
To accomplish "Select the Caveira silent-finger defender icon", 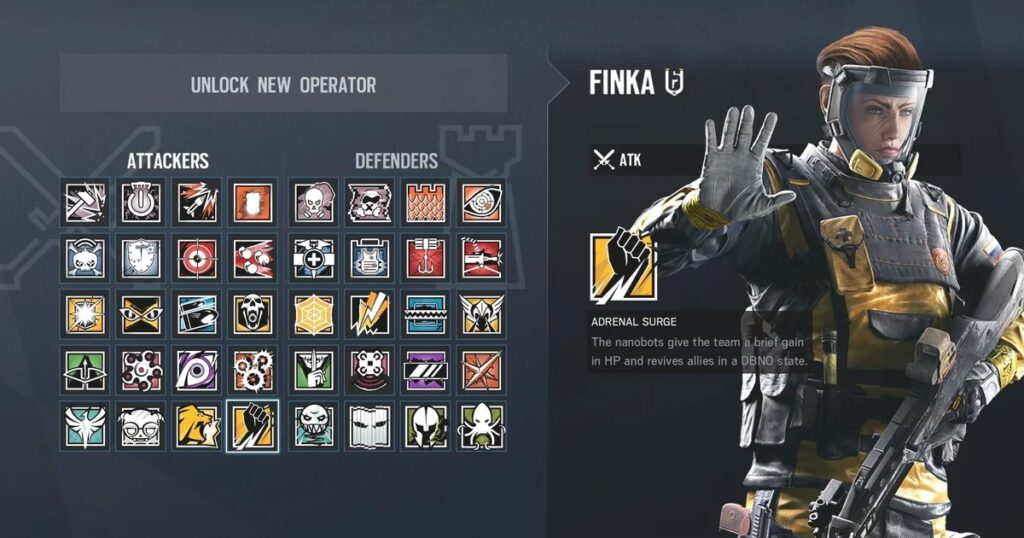I will point(313,370).
